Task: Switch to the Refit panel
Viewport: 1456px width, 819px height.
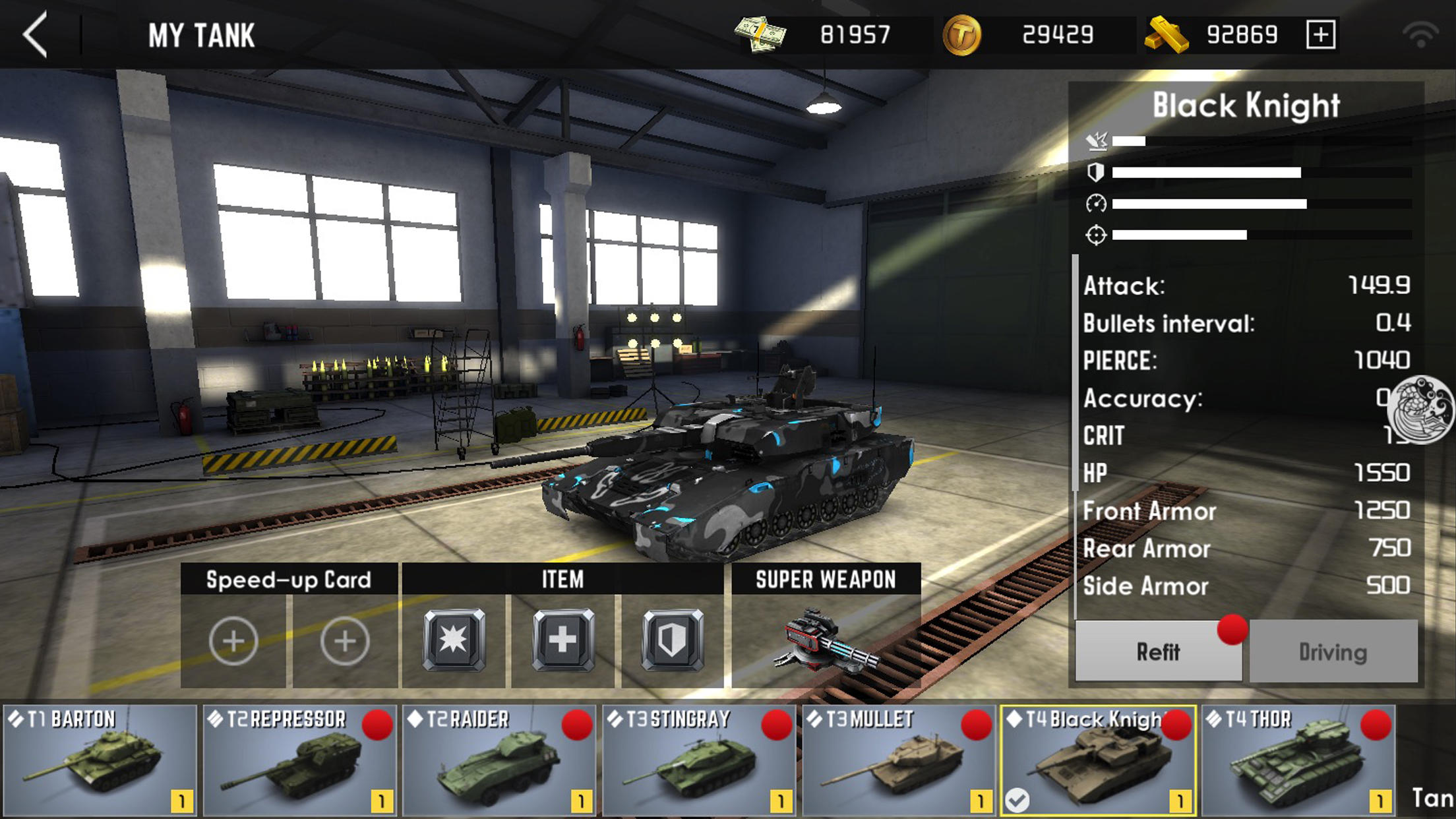Action: pos(1159,653)
